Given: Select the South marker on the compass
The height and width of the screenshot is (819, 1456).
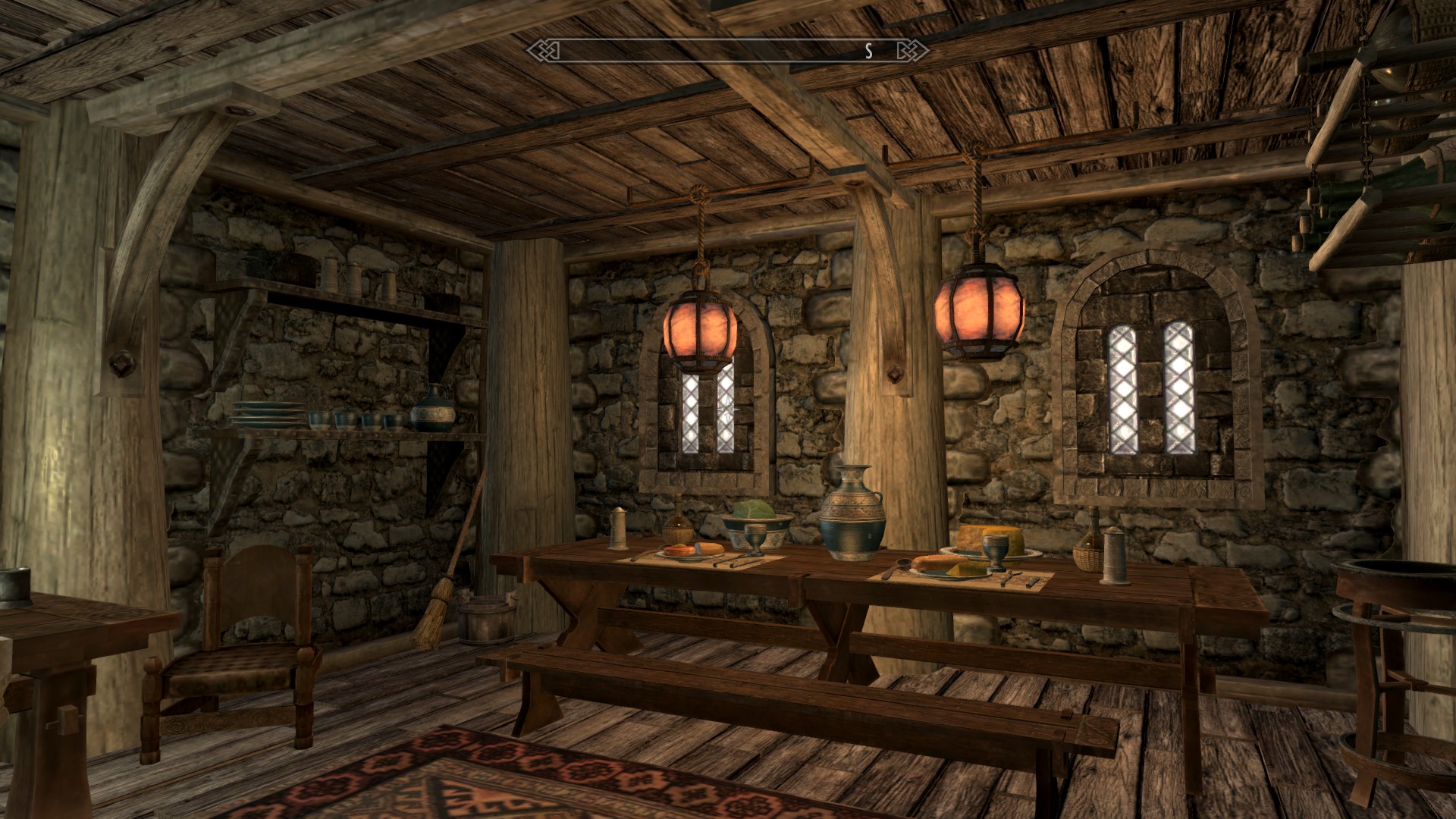Looking at the screenshot, I should (869, 51).
